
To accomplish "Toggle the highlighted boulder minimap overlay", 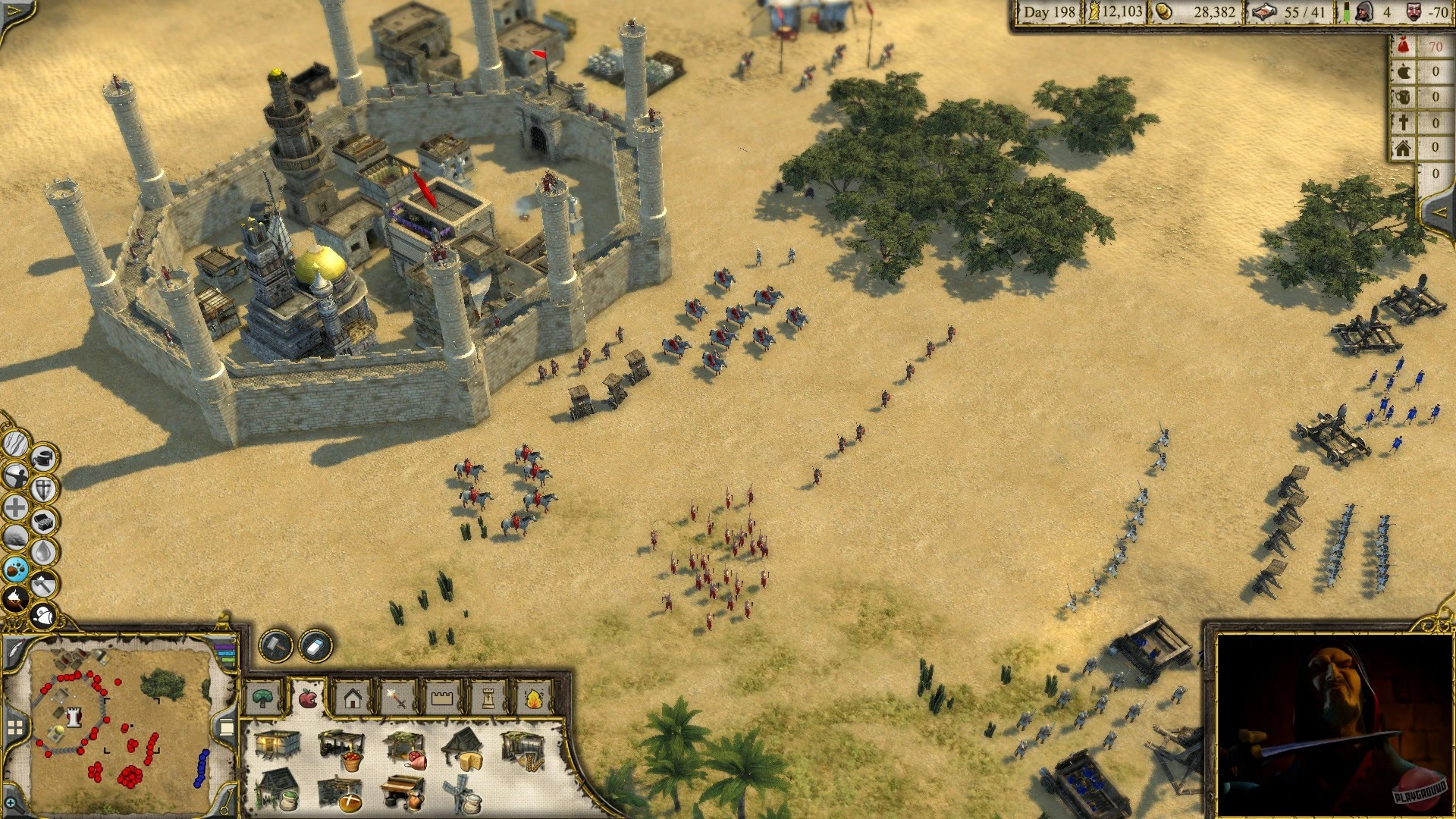I will (14, 567).
